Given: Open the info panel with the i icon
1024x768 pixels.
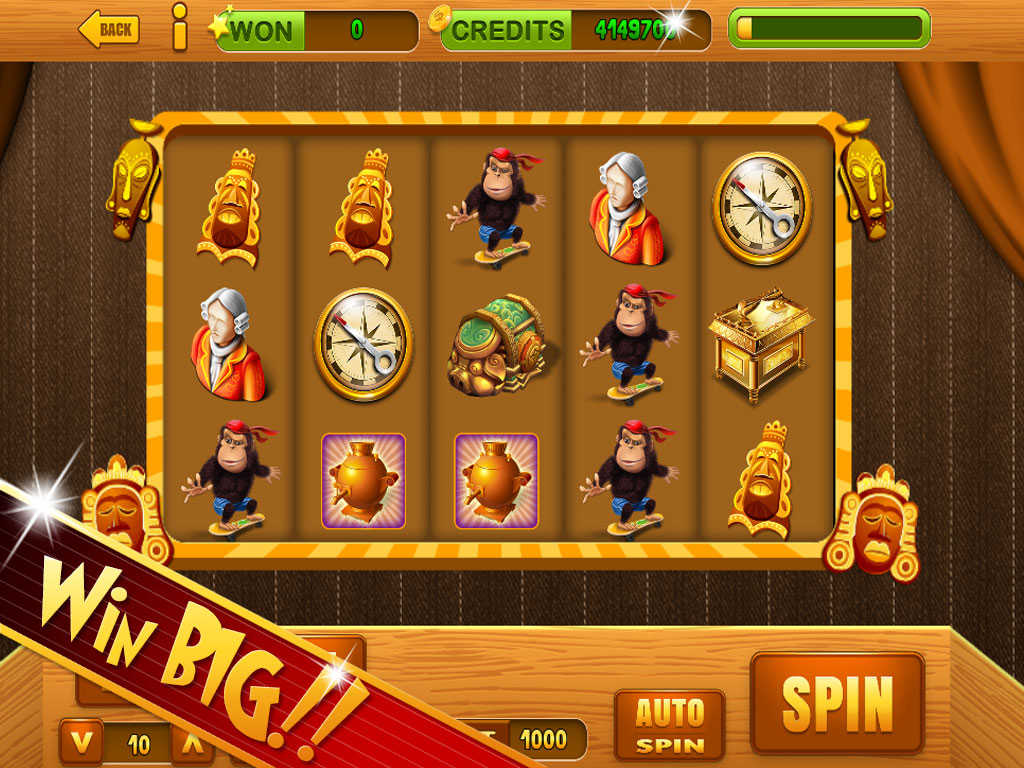Looking at the screenshot, I should [180, 27].
